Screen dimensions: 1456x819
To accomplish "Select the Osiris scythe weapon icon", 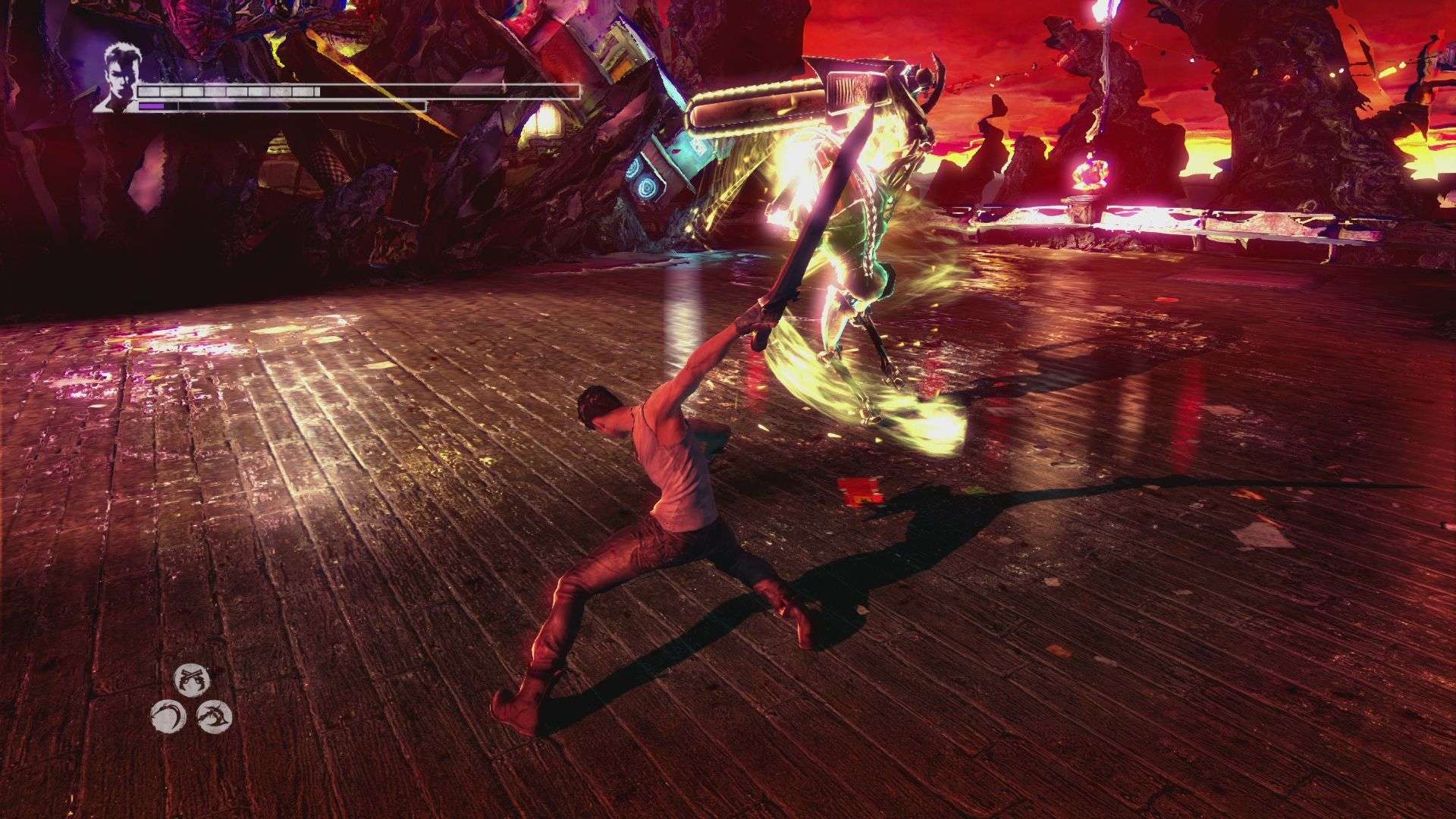I will pos(168,716).
